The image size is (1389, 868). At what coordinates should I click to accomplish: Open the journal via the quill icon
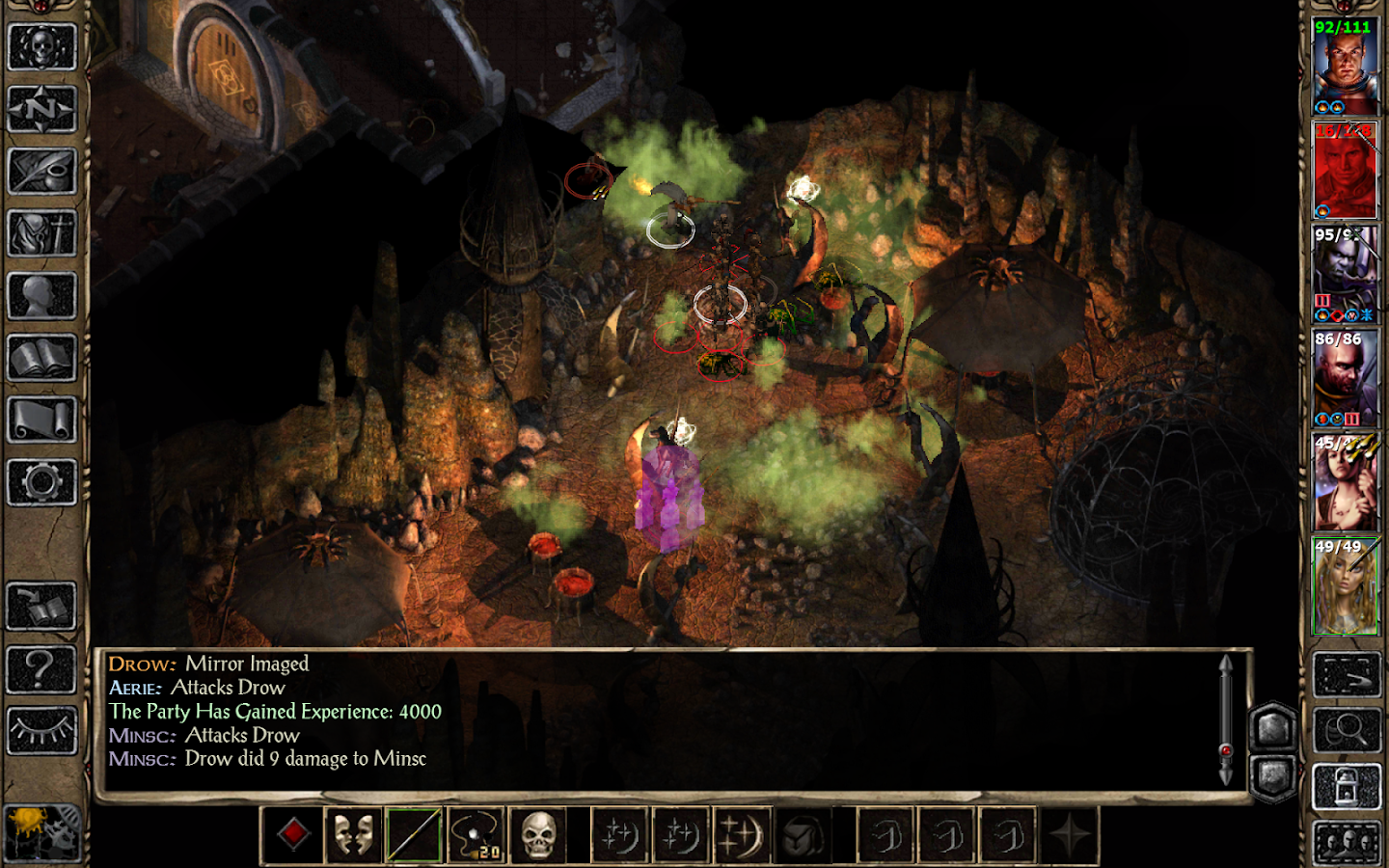pyautogui.click(x=41, y=172)
